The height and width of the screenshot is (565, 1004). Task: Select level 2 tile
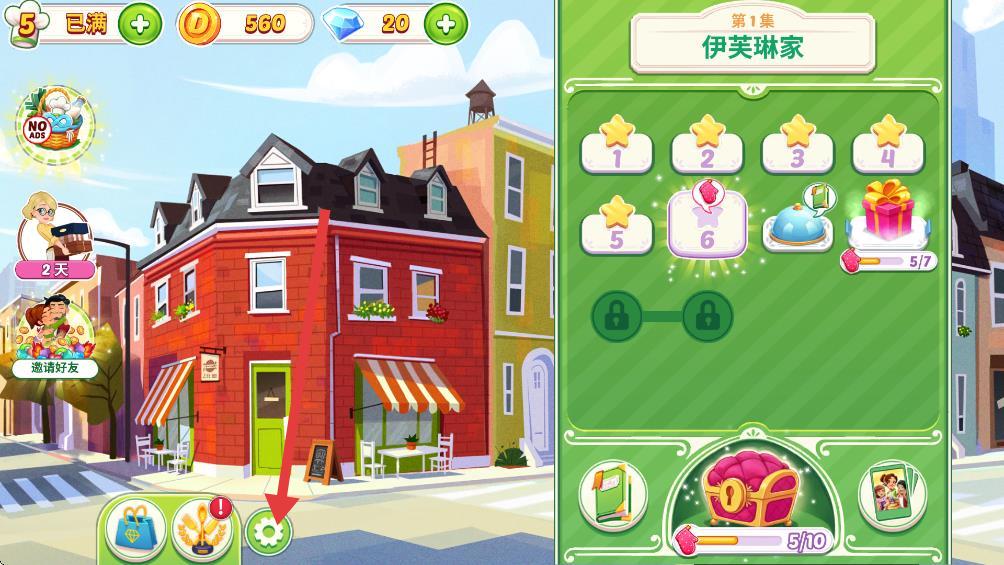pos(706,147)
